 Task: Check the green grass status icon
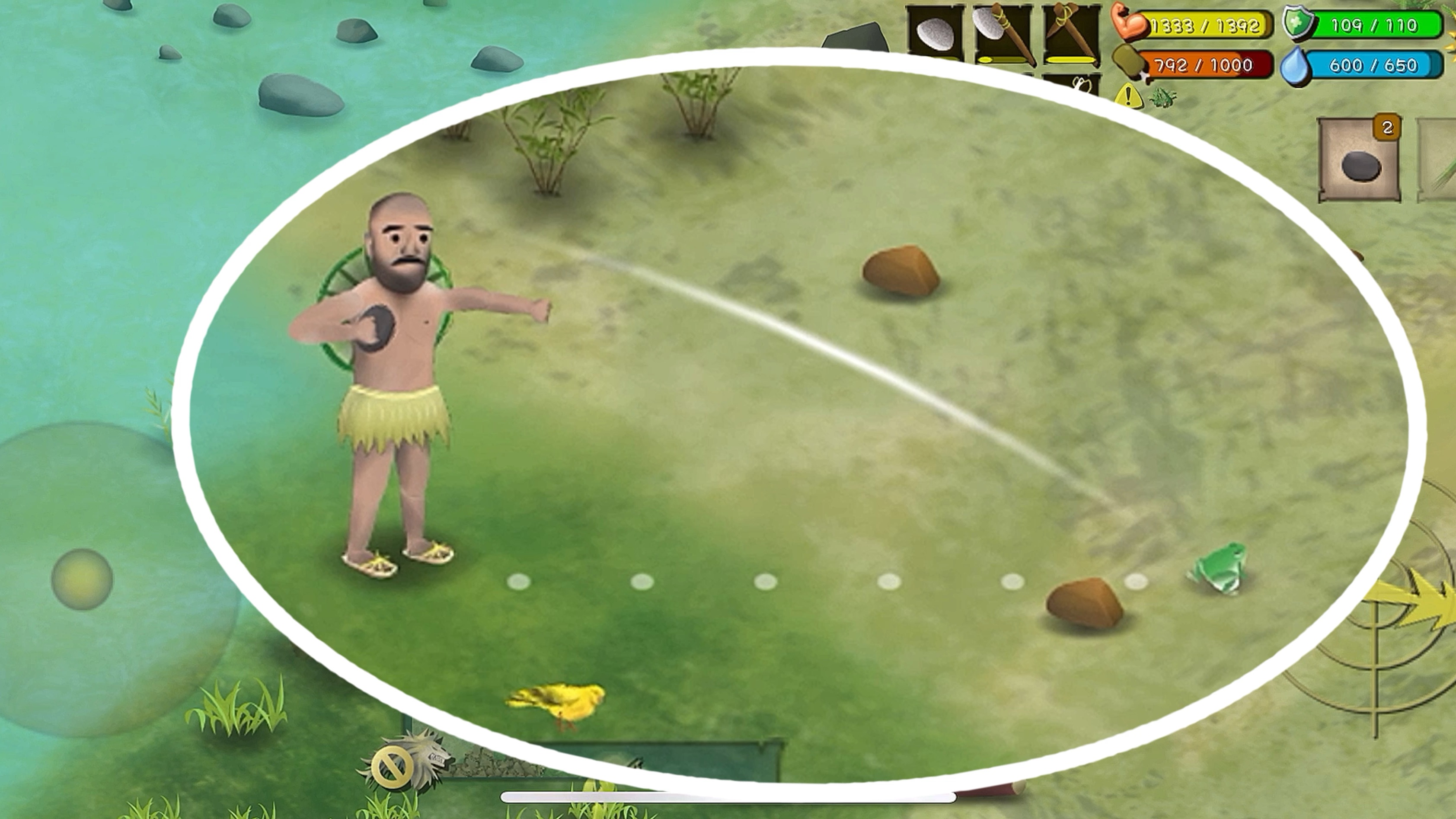click(x=1163, y=98)
